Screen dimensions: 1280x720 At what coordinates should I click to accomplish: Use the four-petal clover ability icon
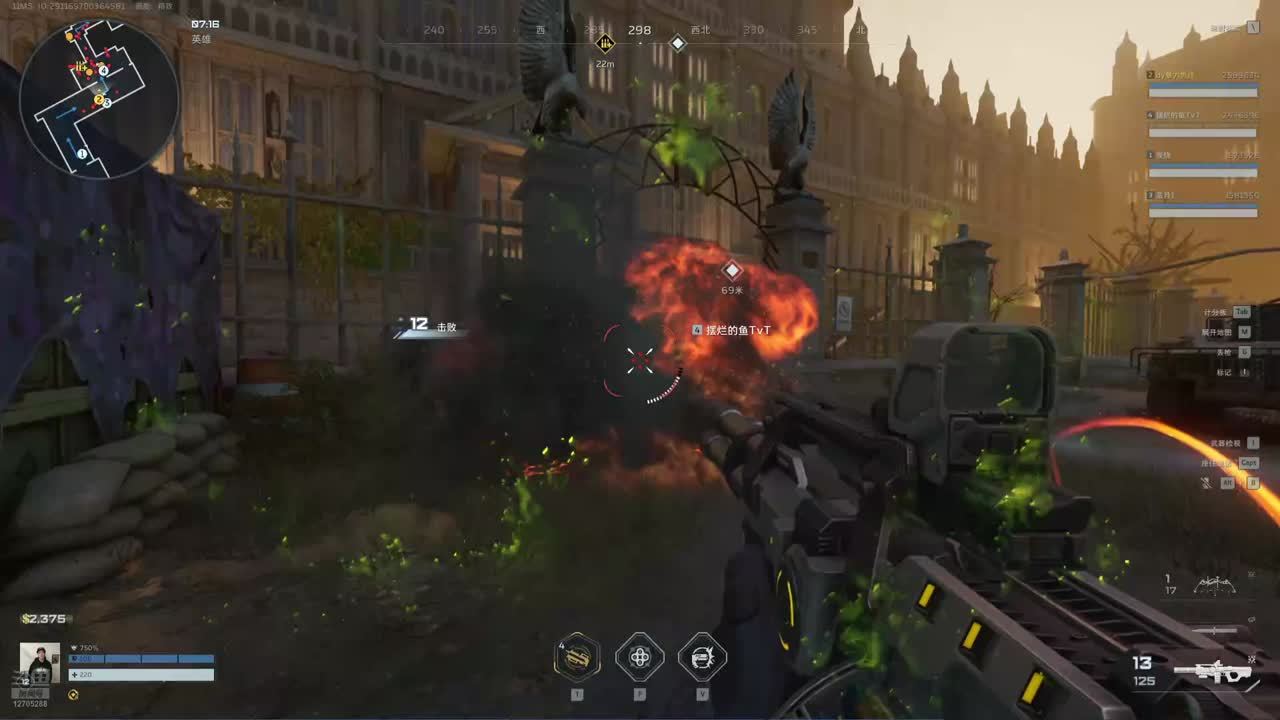tap(640, 657)
